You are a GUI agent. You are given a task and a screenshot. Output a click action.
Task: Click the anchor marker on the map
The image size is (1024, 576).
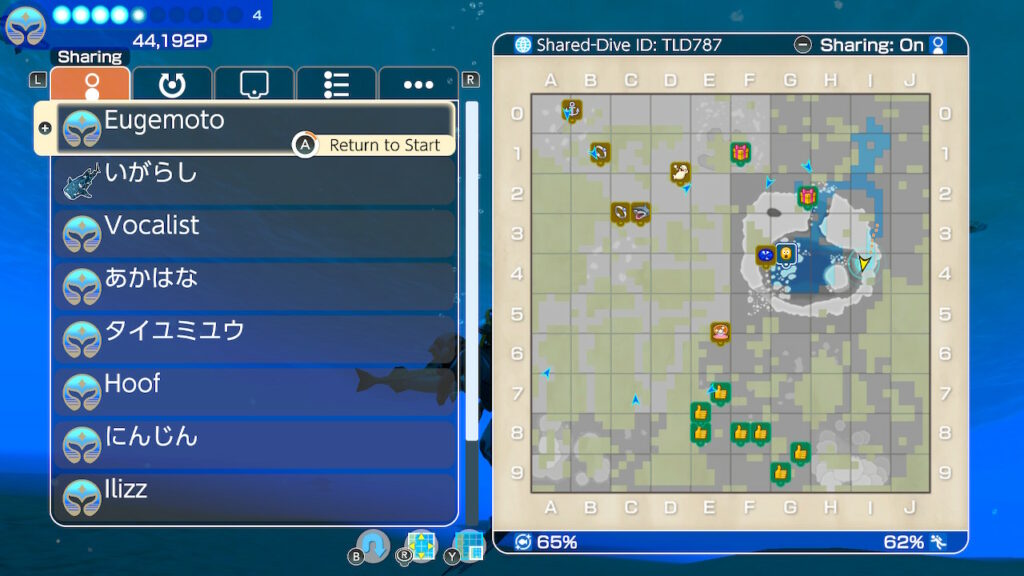pos(572,109)
